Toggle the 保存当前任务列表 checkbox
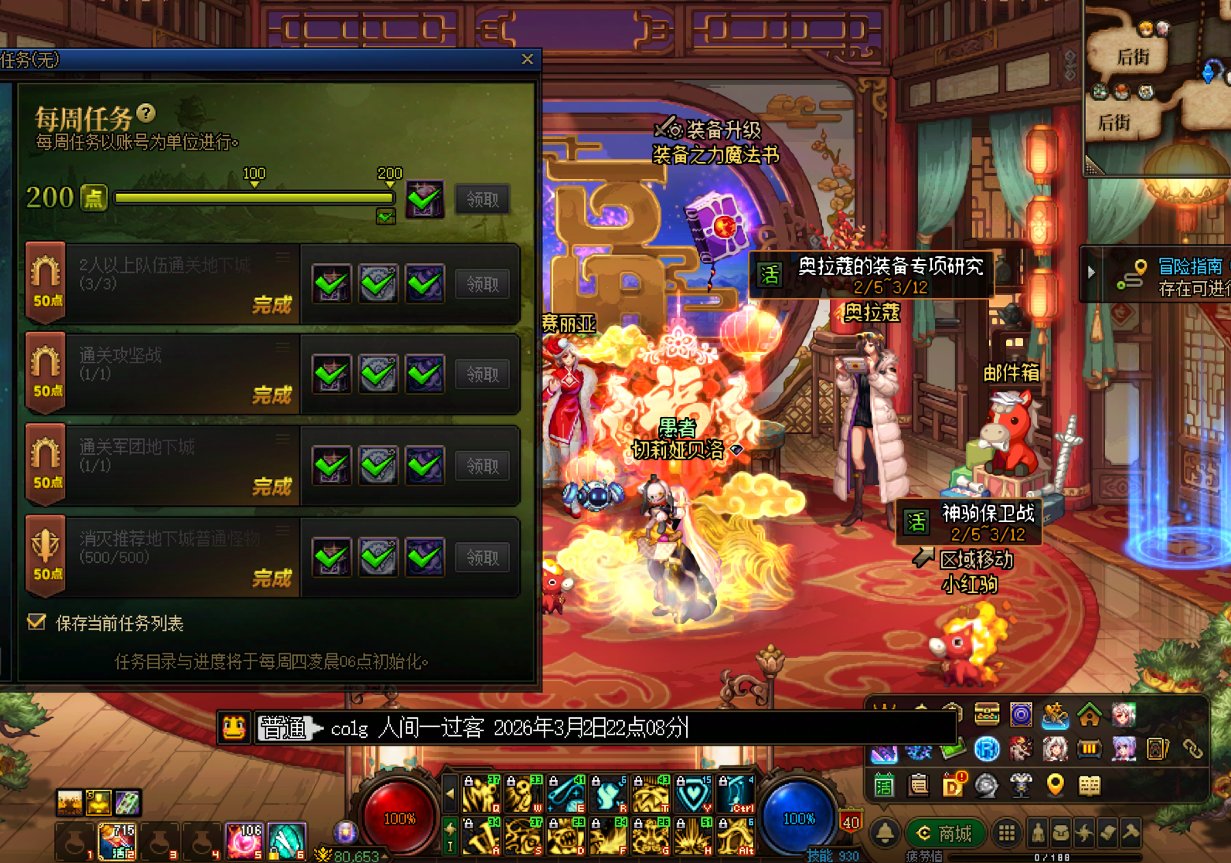Screen dimensions: 1231x863 pyautogui.click(x=37, y=622)
